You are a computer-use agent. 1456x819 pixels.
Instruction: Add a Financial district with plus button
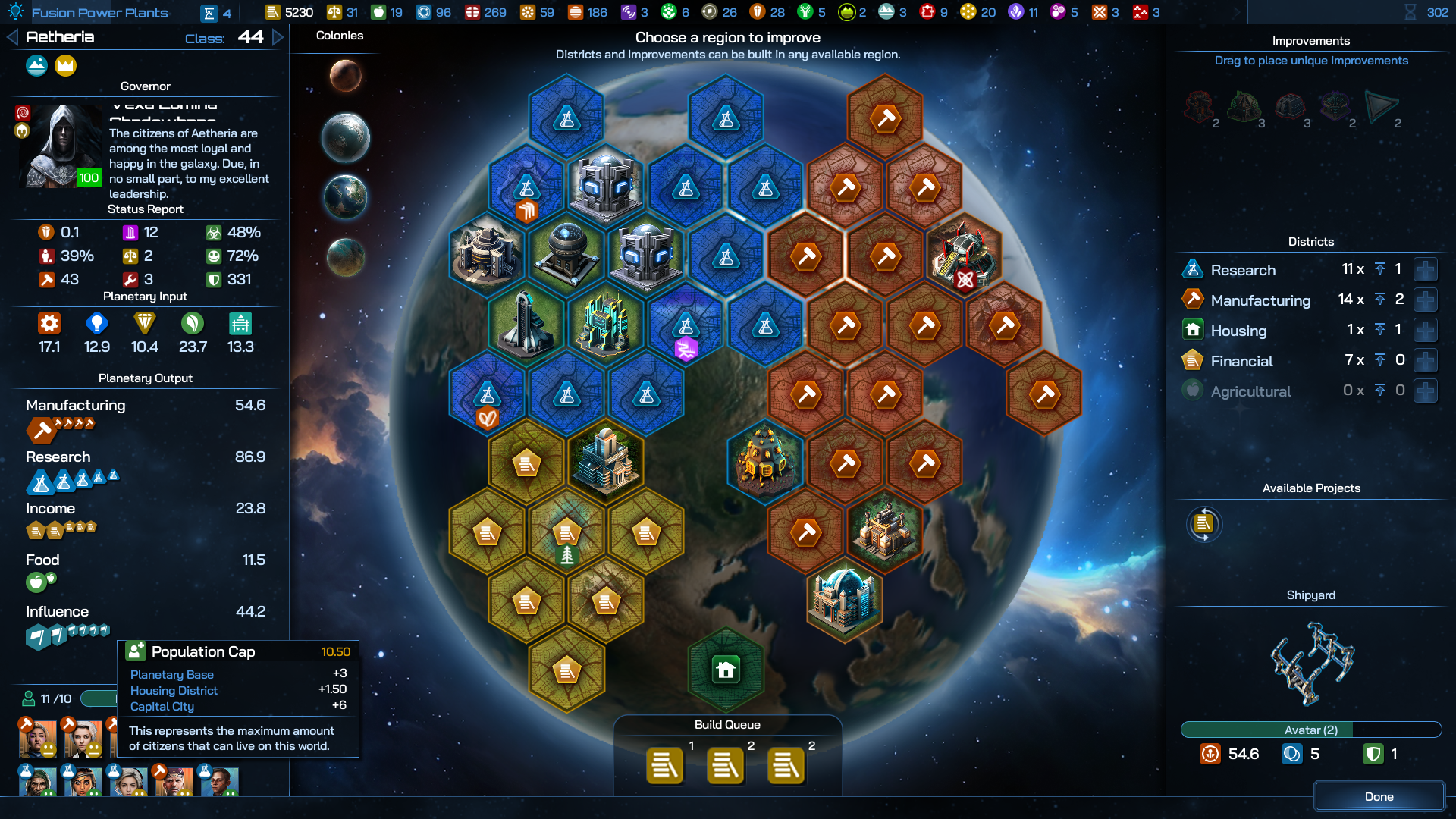pos(1425,361)
